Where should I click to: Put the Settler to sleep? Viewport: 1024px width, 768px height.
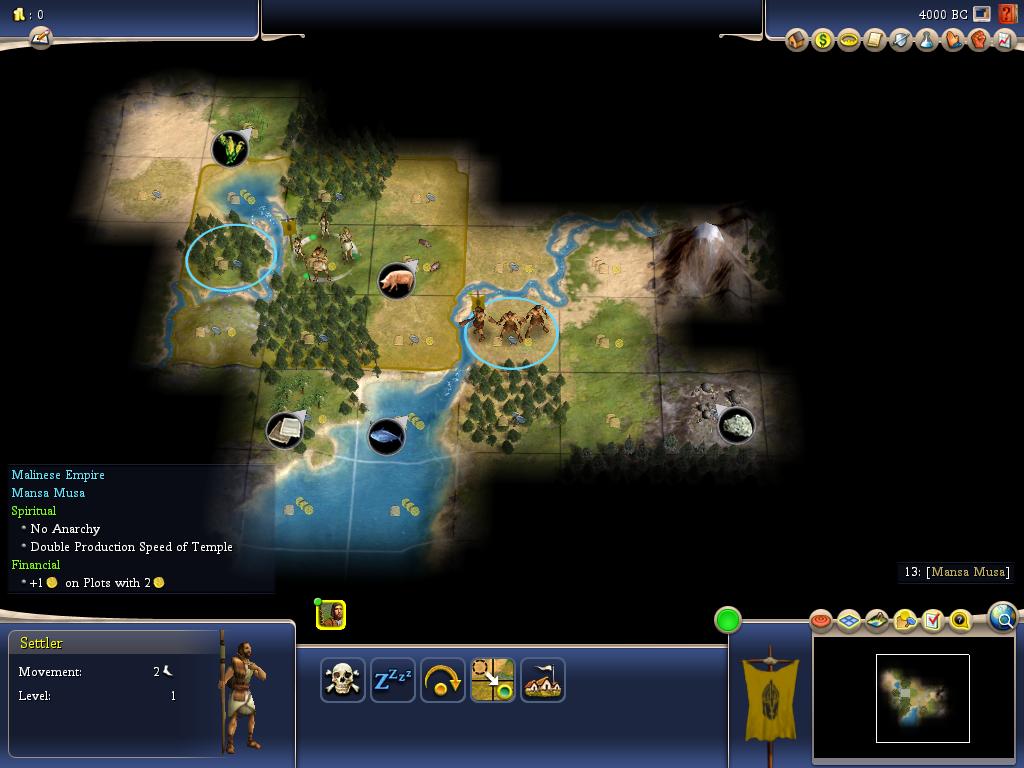coord(392,680)
